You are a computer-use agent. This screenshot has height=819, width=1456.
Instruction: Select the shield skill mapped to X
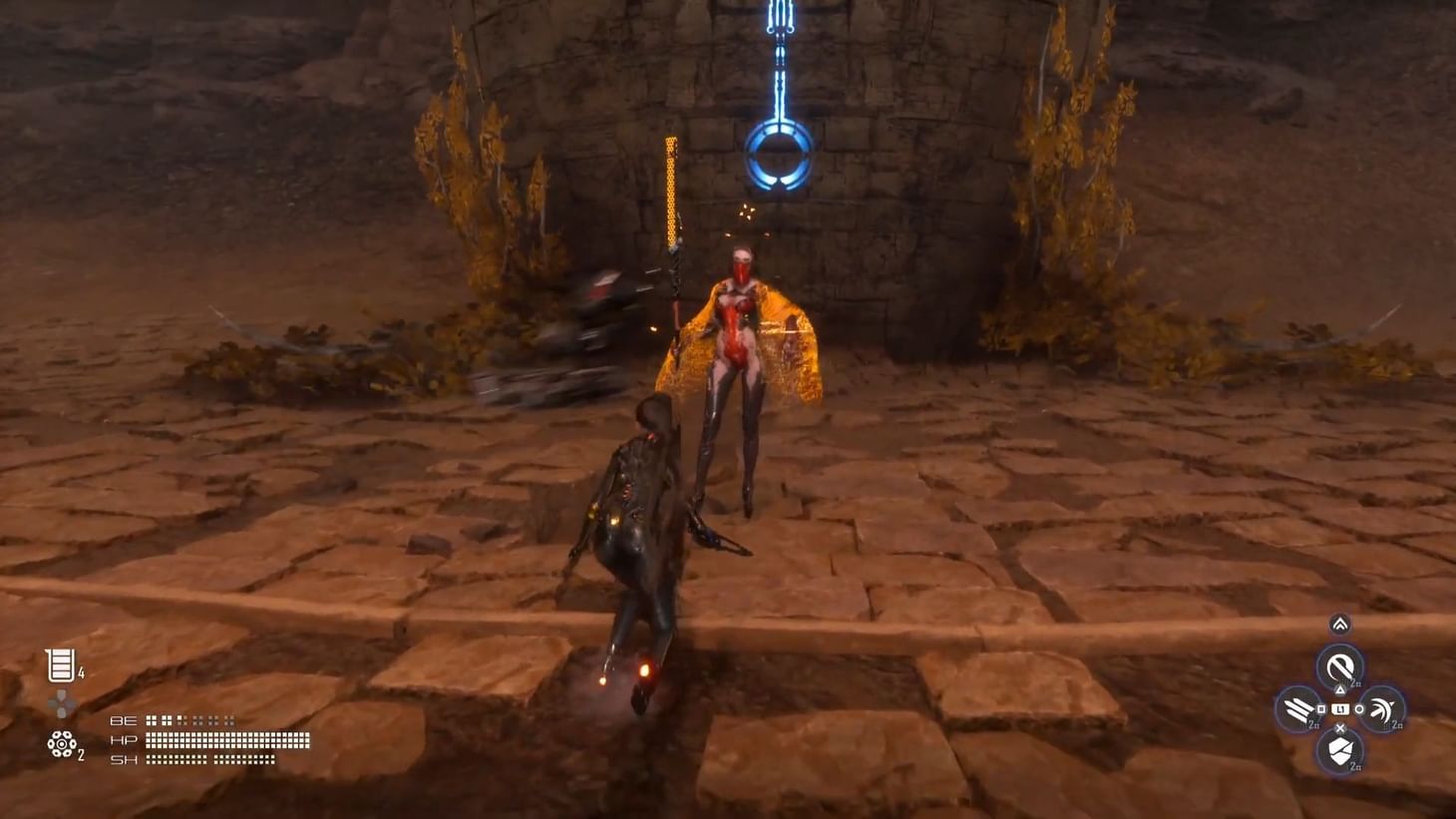click(1340, 749)
